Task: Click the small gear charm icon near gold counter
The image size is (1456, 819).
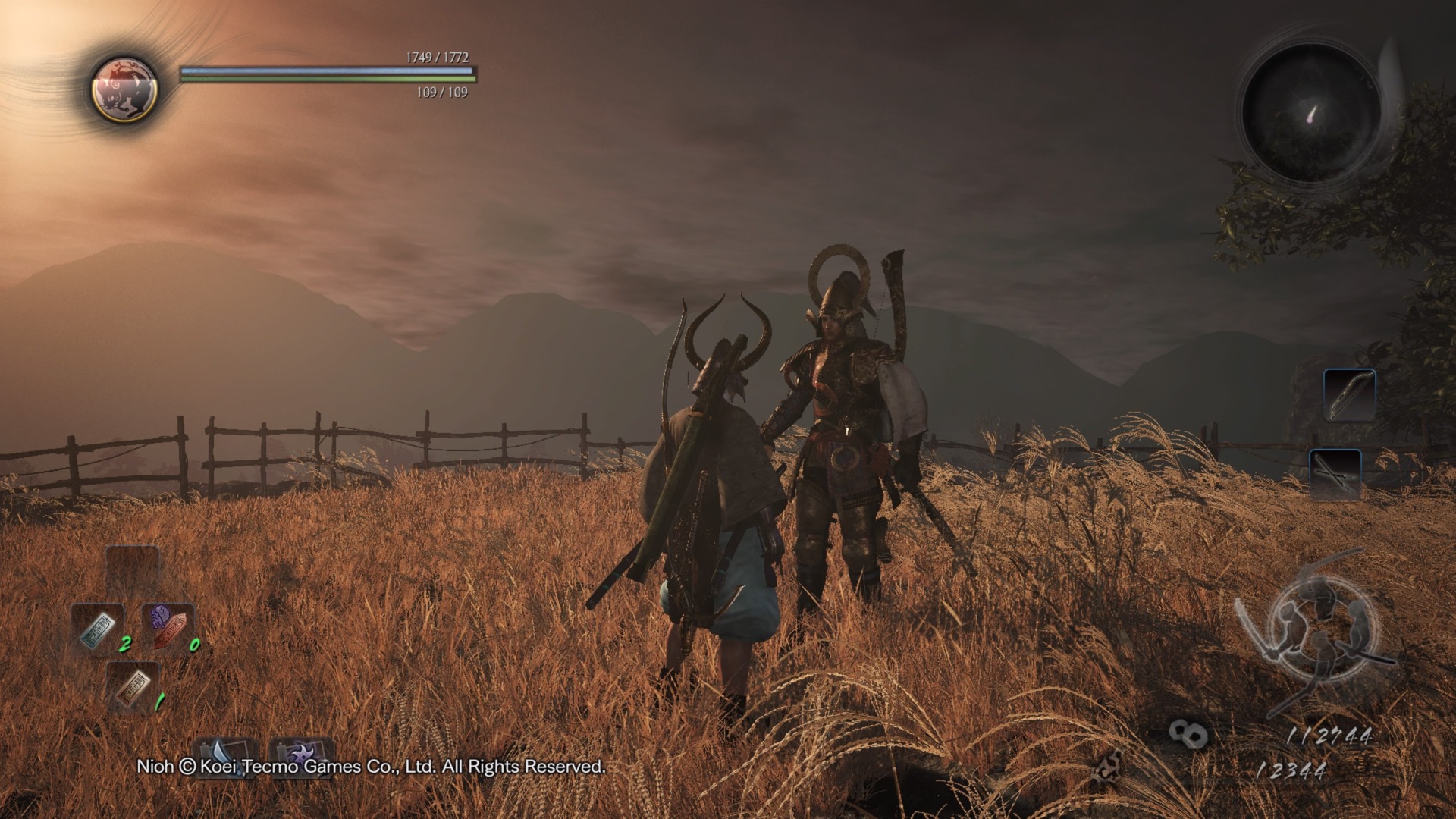Action: (x=1109, y=767)
